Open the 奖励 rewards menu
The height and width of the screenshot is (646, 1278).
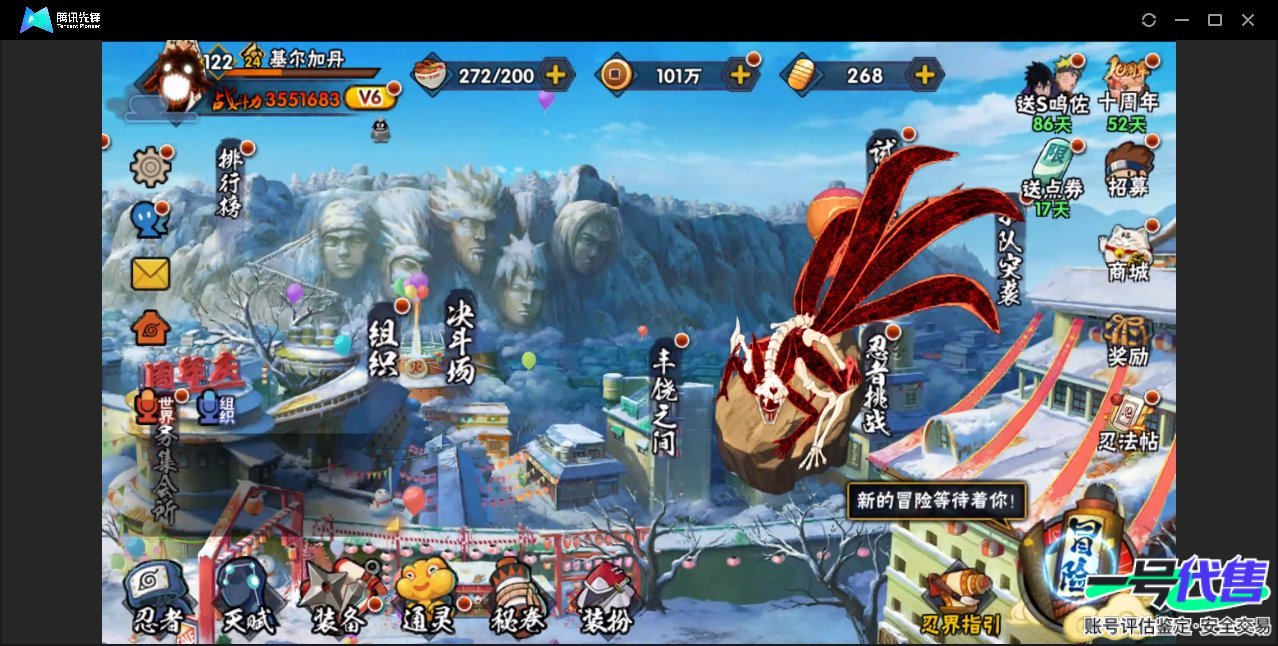(1128, 340)
